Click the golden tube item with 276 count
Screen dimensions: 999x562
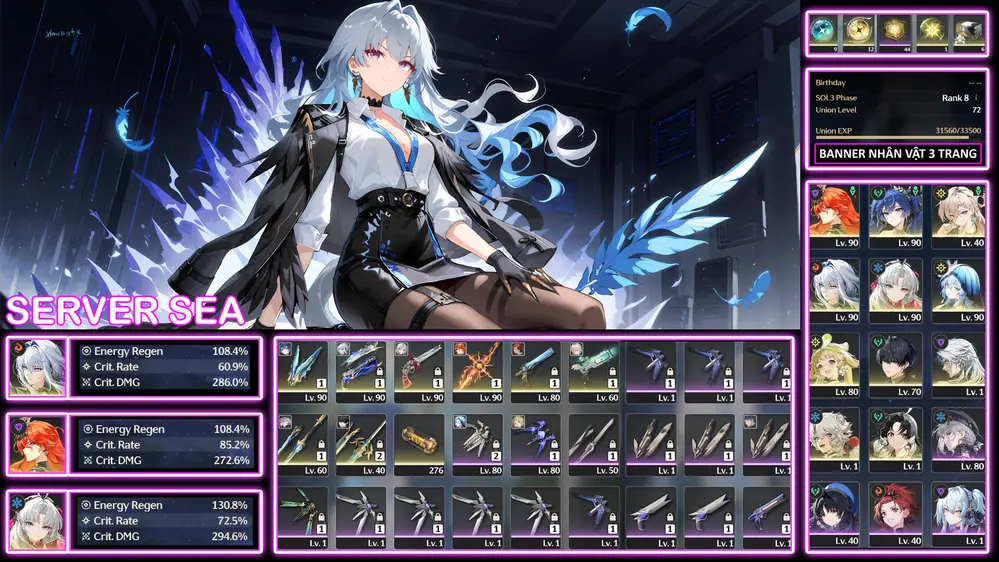pos(419,443)
